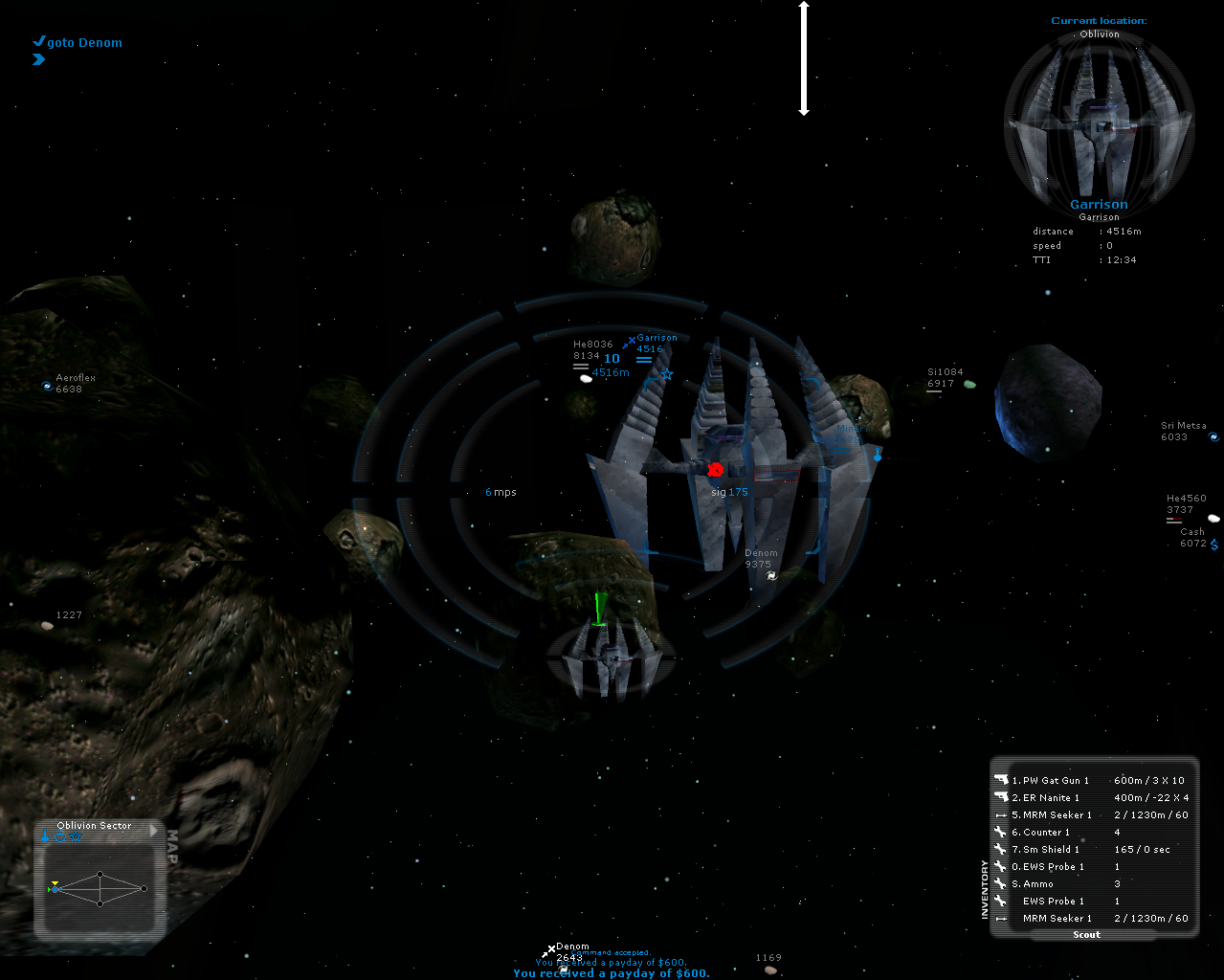Select the Si1084 asteroid marker
This screenshot has width=1224, height=980.
coord(969,384)
